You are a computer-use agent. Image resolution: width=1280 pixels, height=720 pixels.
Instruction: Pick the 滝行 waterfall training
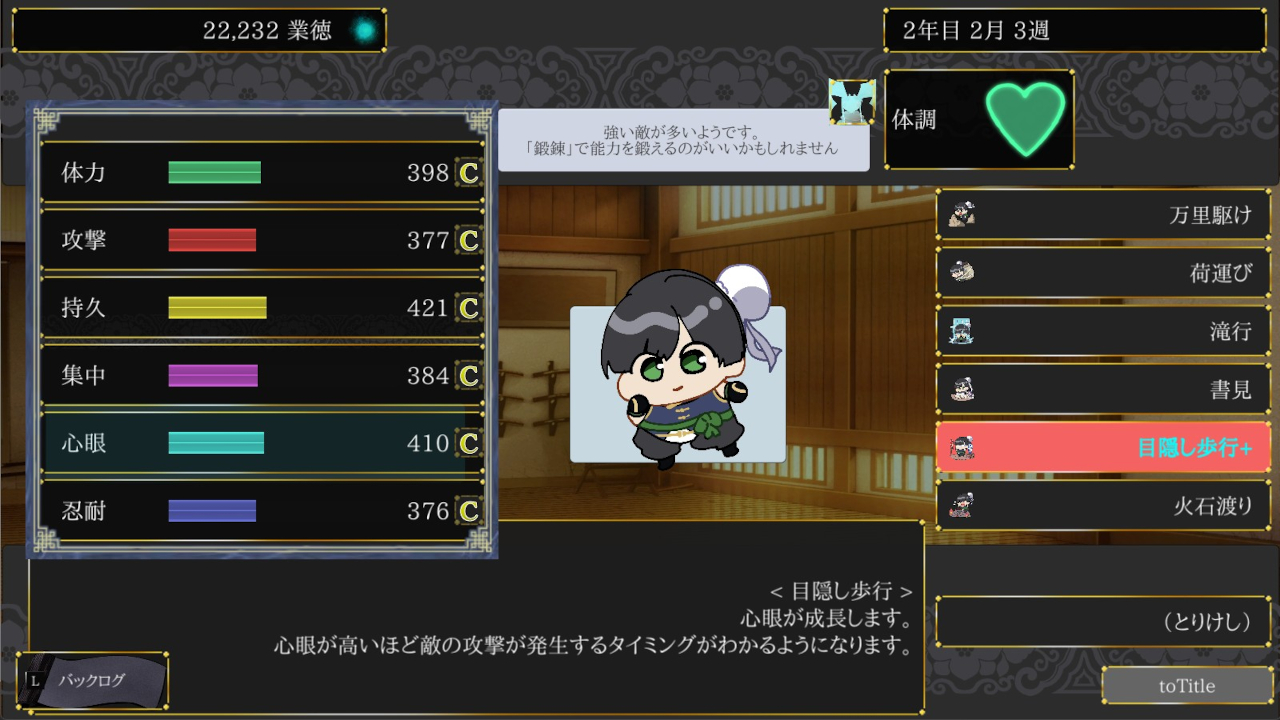click(x=1103, y=330)
